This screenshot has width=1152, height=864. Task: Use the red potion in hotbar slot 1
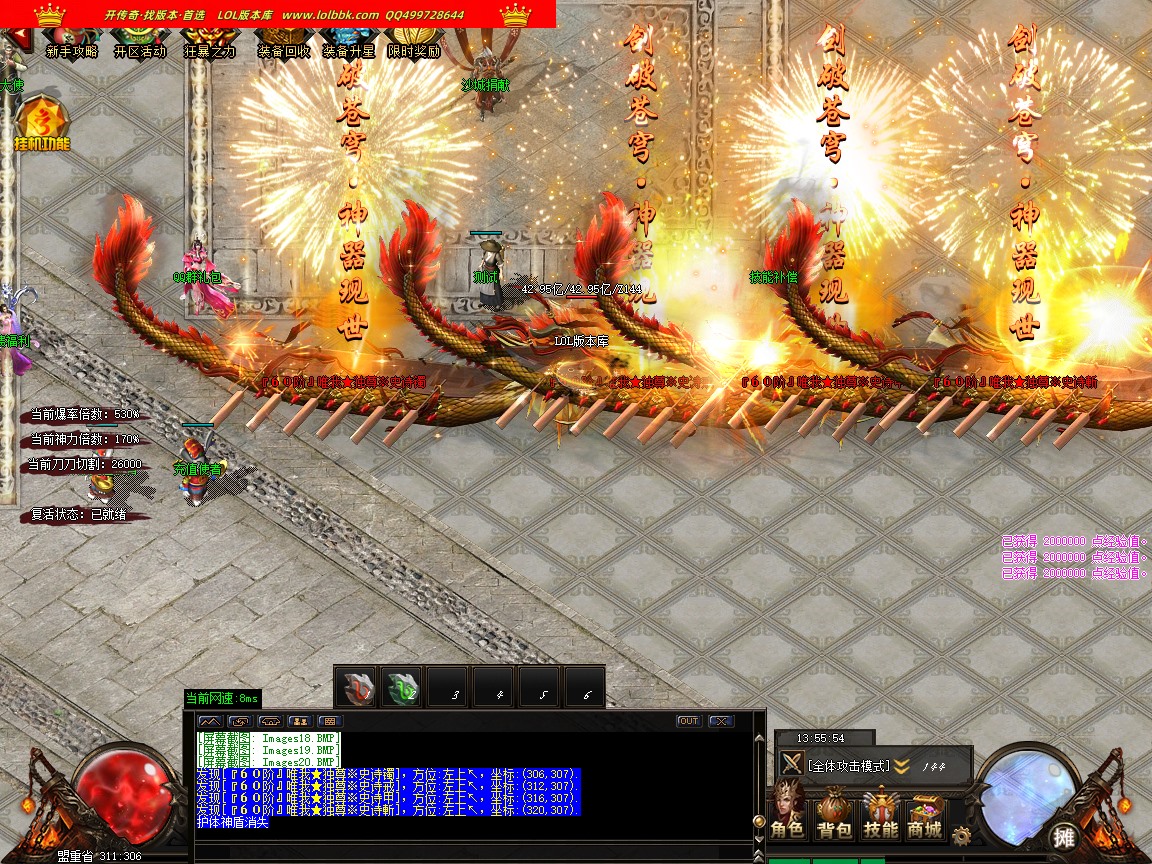[356, 688]
